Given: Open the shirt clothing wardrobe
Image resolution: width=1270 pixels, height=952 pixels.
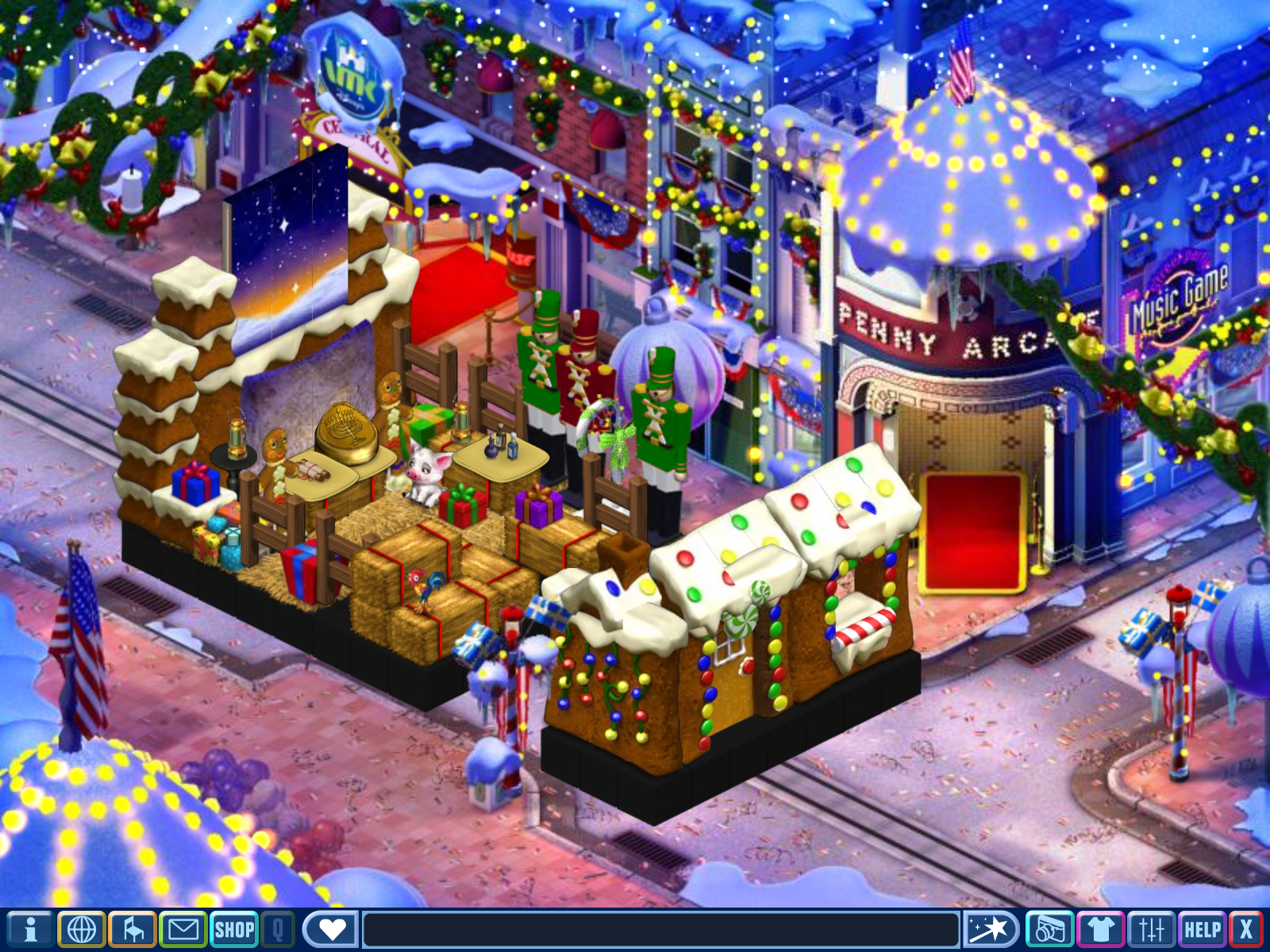Looking at the screenshot, I should pyautogui.click(x=1101, y=929).
